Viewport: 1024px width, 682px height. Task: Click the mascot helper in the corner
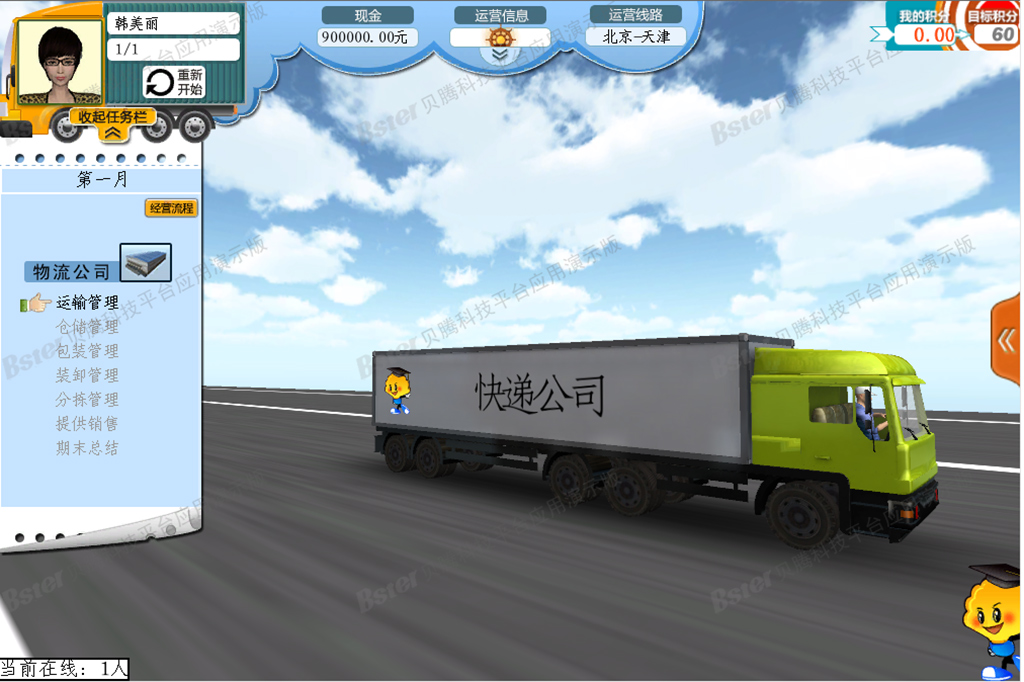tap(994, 620)
